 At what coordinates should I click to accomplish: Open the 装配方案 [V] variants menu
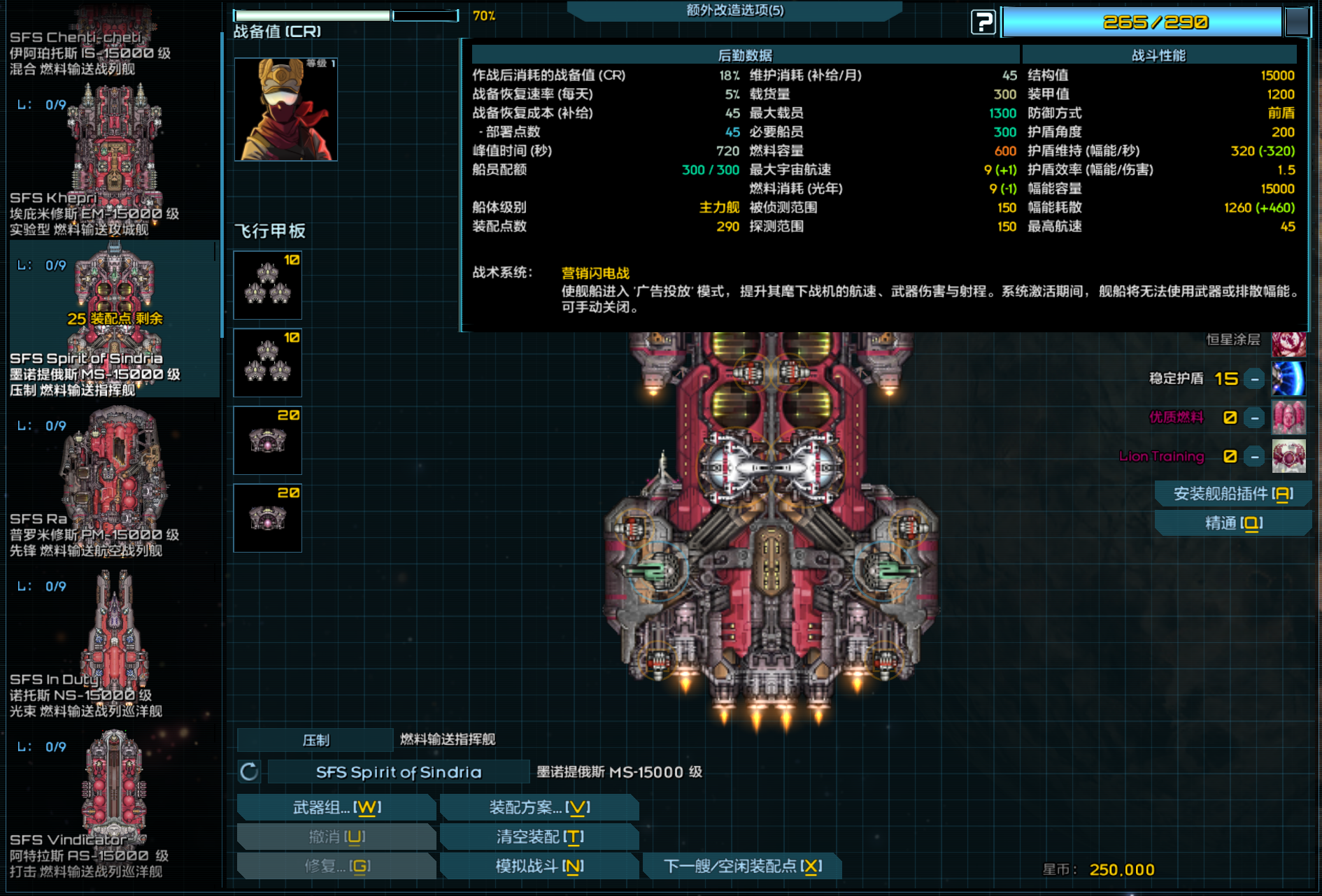coord(539,807)
